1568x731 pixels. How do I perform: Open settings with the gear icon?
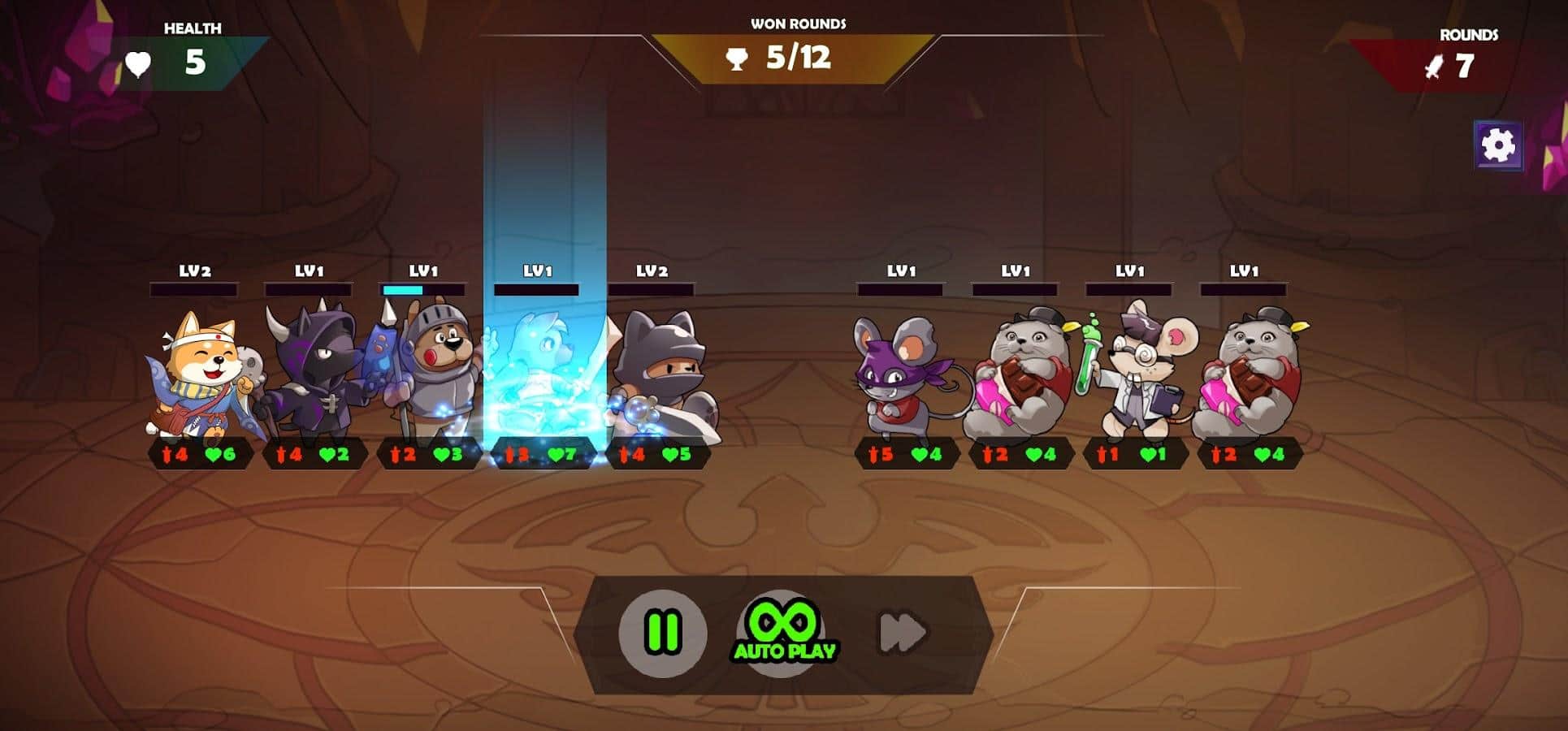[1497, 146]
